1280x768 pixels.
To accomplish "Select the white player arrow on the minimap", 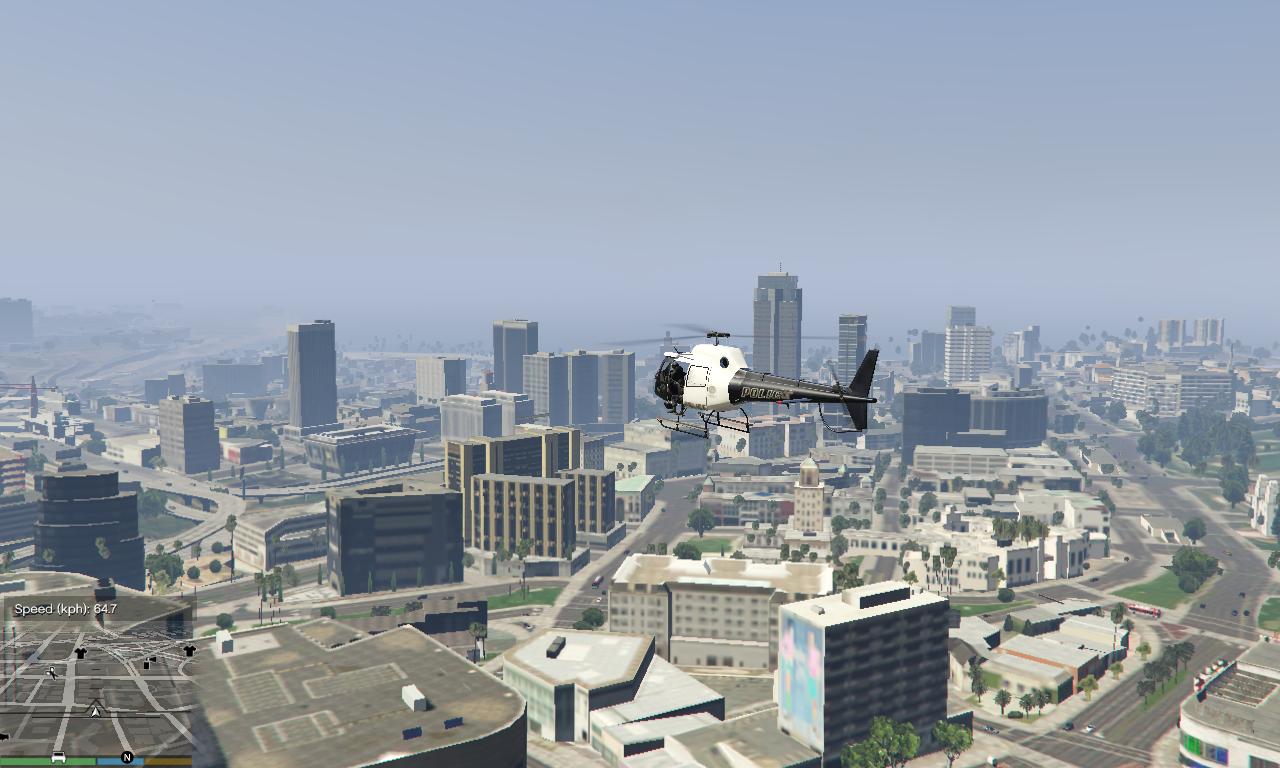I will point(94,712).
